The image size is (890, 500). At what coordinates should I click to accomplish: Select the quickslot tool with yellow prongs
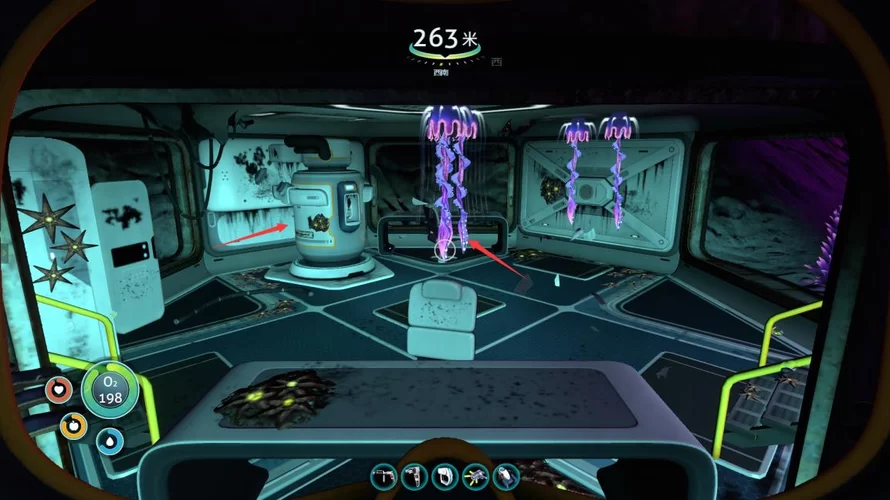475,477
